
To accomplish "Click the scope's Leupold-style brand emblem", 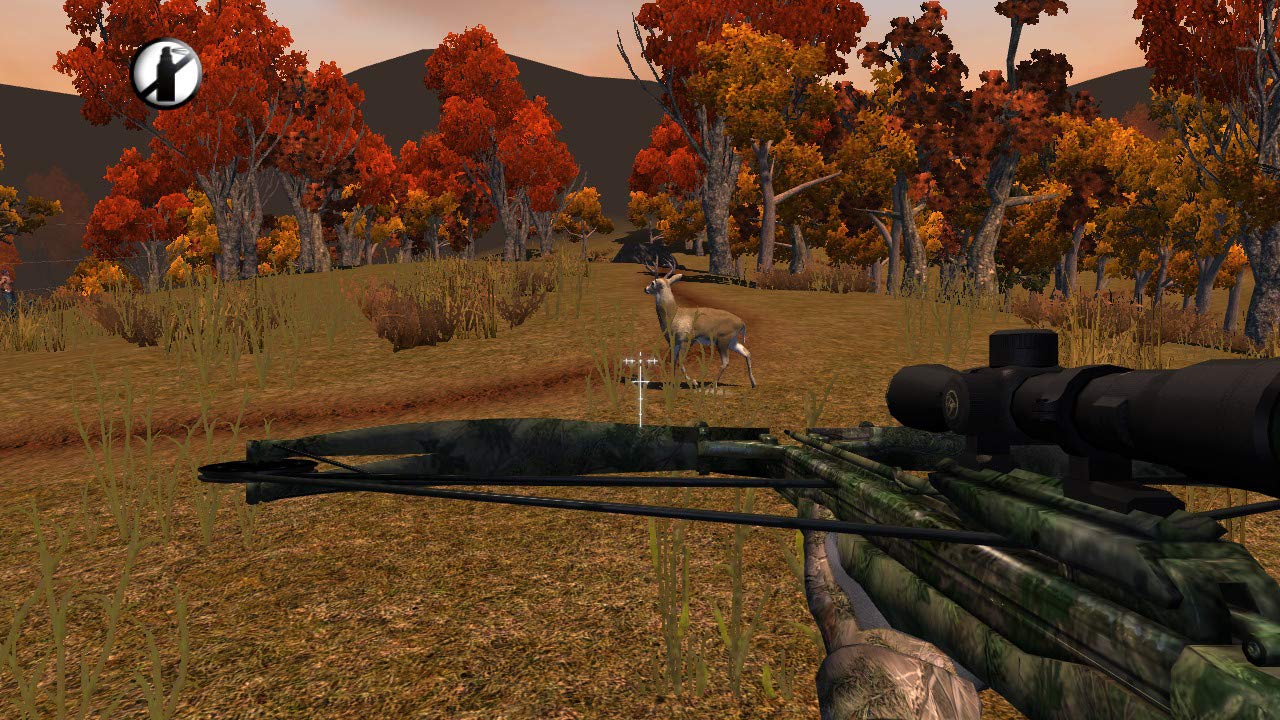I will (950, 400).
